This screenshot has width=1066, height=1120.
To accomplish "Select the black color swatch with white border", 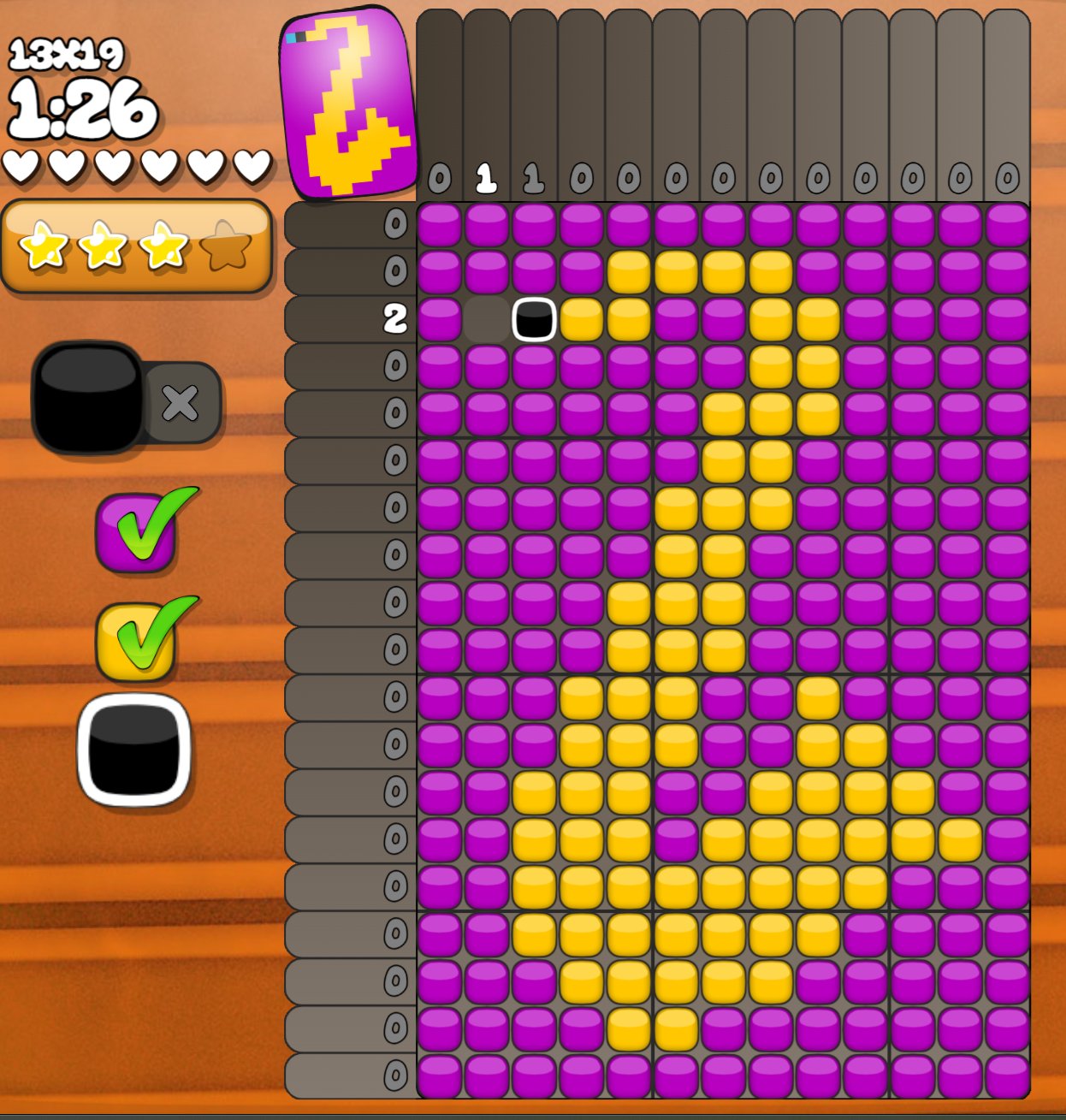I will [x=133, y=750].
